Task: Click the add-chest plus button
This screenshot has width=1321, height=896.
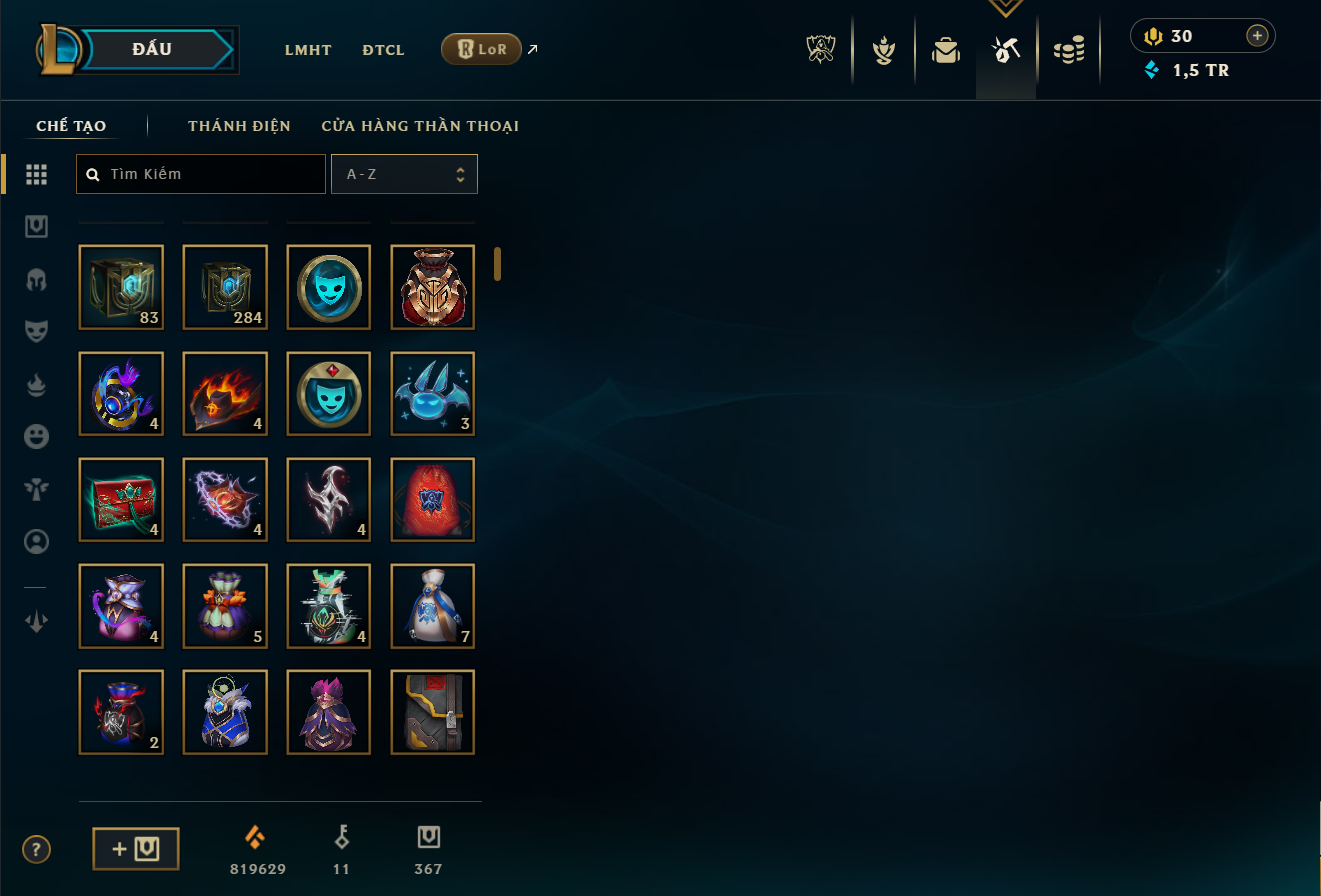Action: 136,849
